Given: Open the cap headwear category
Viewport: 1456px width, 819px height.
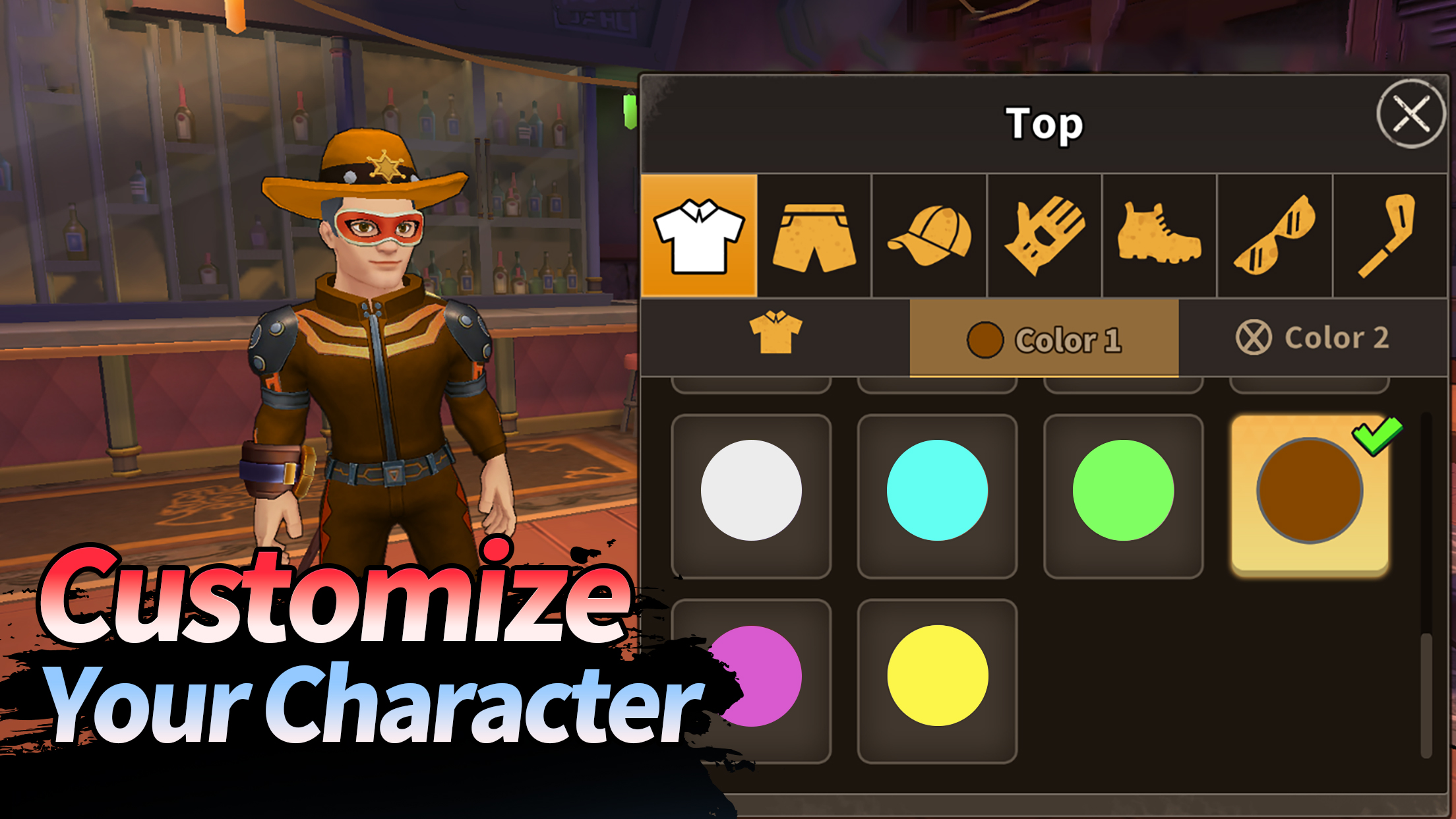Looking at the screenshot, I should point(929,236).
